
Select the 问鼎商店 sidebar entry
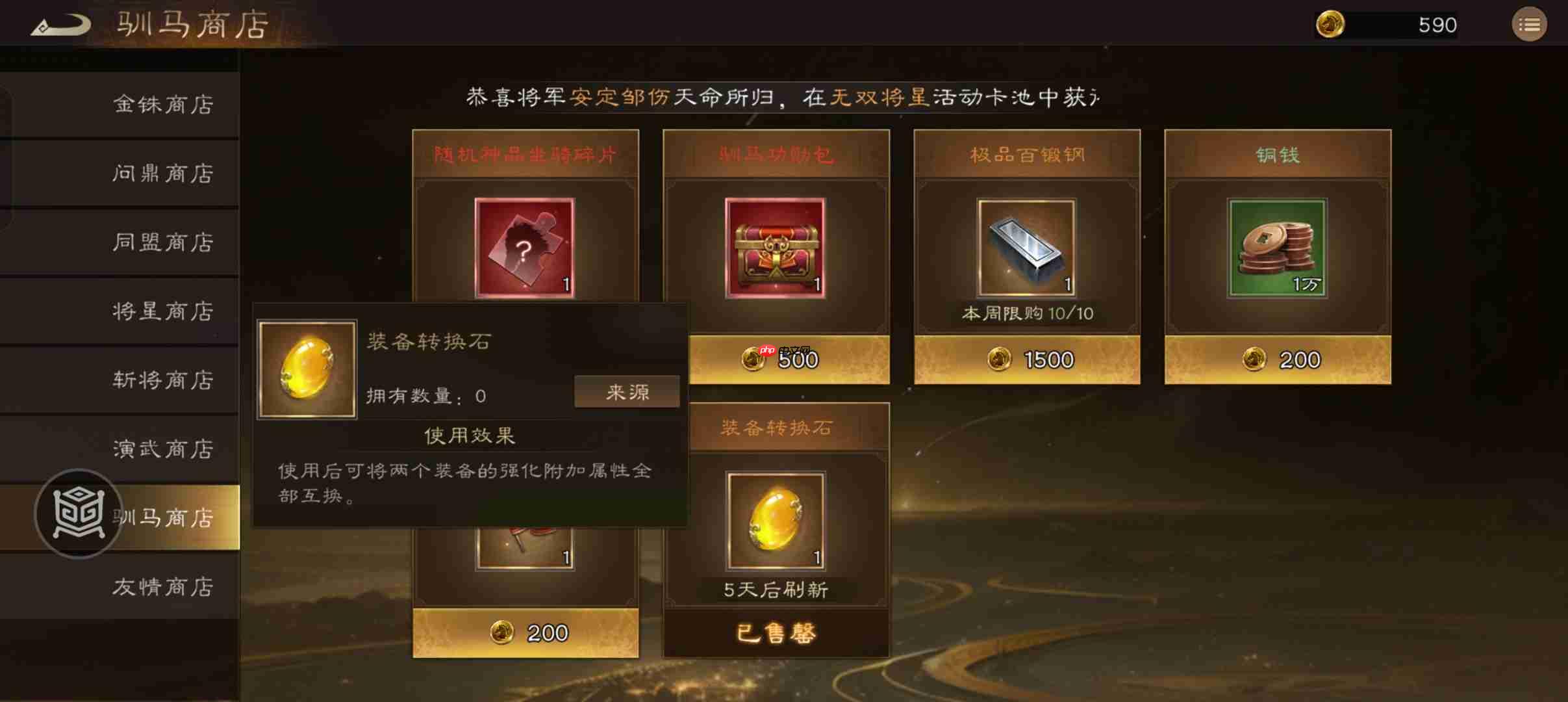[x=164, y=174]
